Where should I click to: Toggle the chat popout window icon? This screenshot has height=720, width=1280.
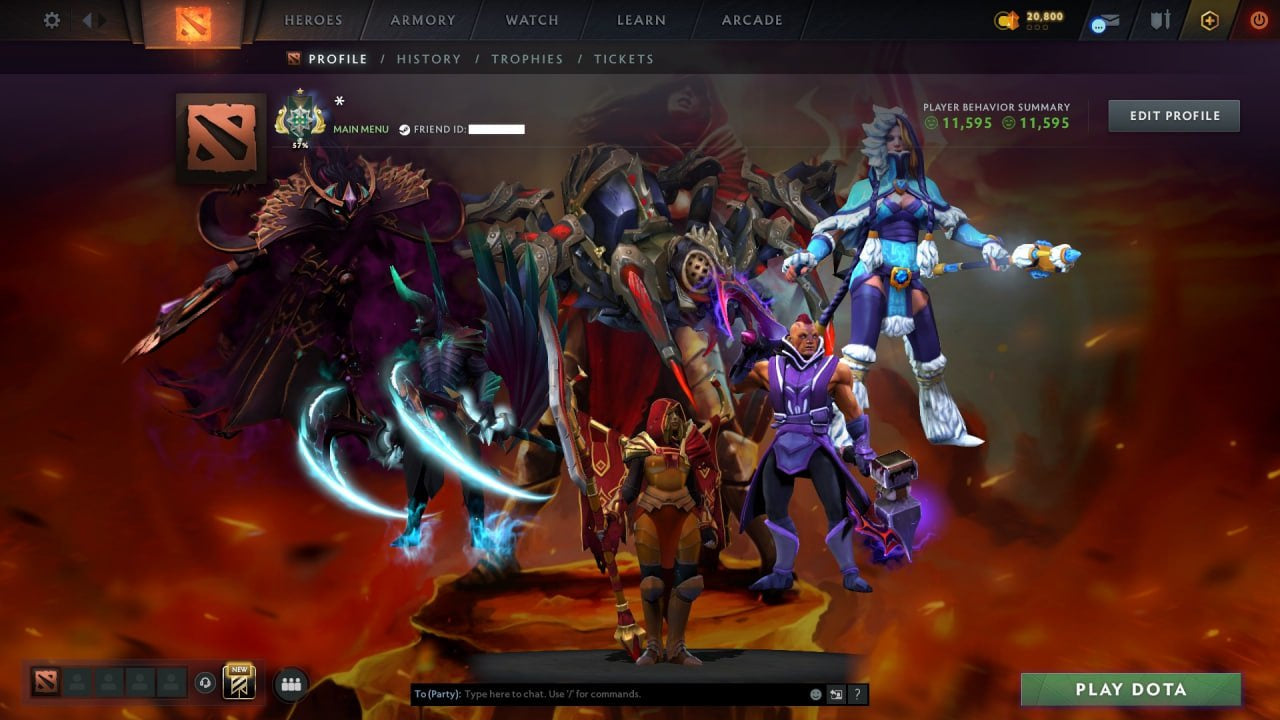click(x=835, y=692)
